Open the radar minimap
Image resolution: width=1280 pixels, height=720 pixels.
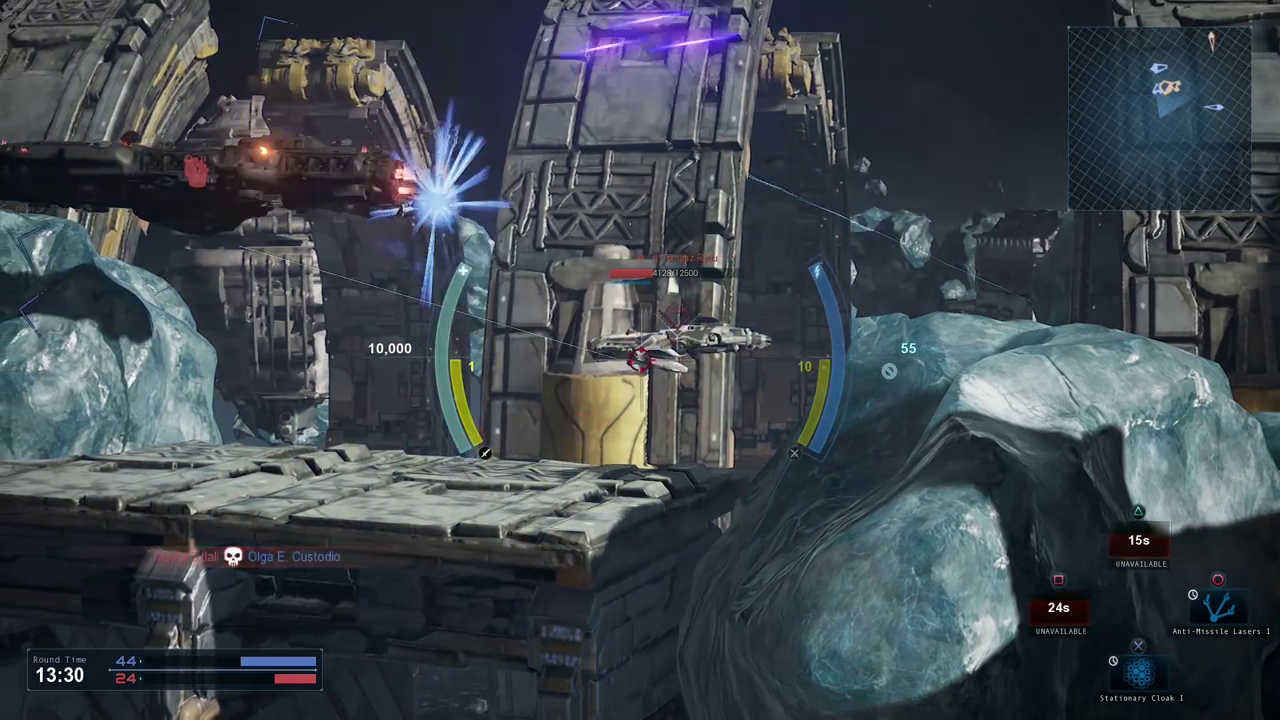pyautogui.click(x=1159, y=118)
